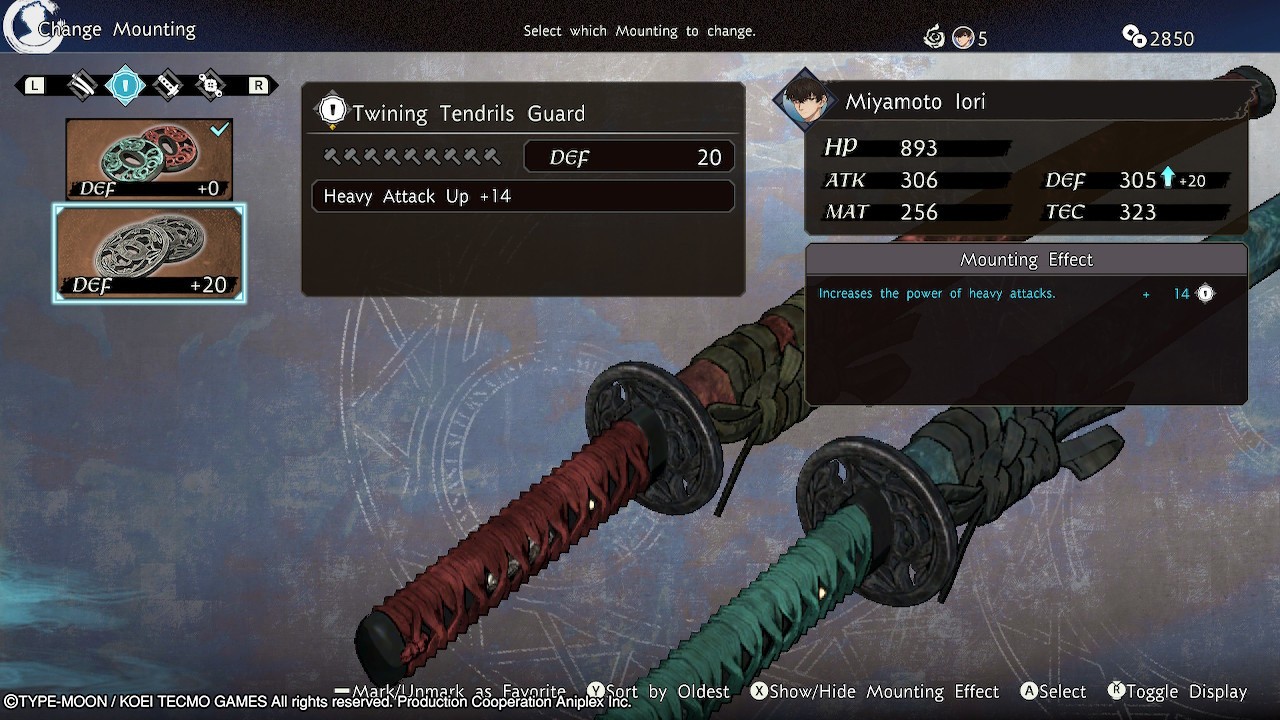Switch to the sword hilt mounting tab
The height and width of the screenshot is (720, 1280).
[x=168, y=85]
